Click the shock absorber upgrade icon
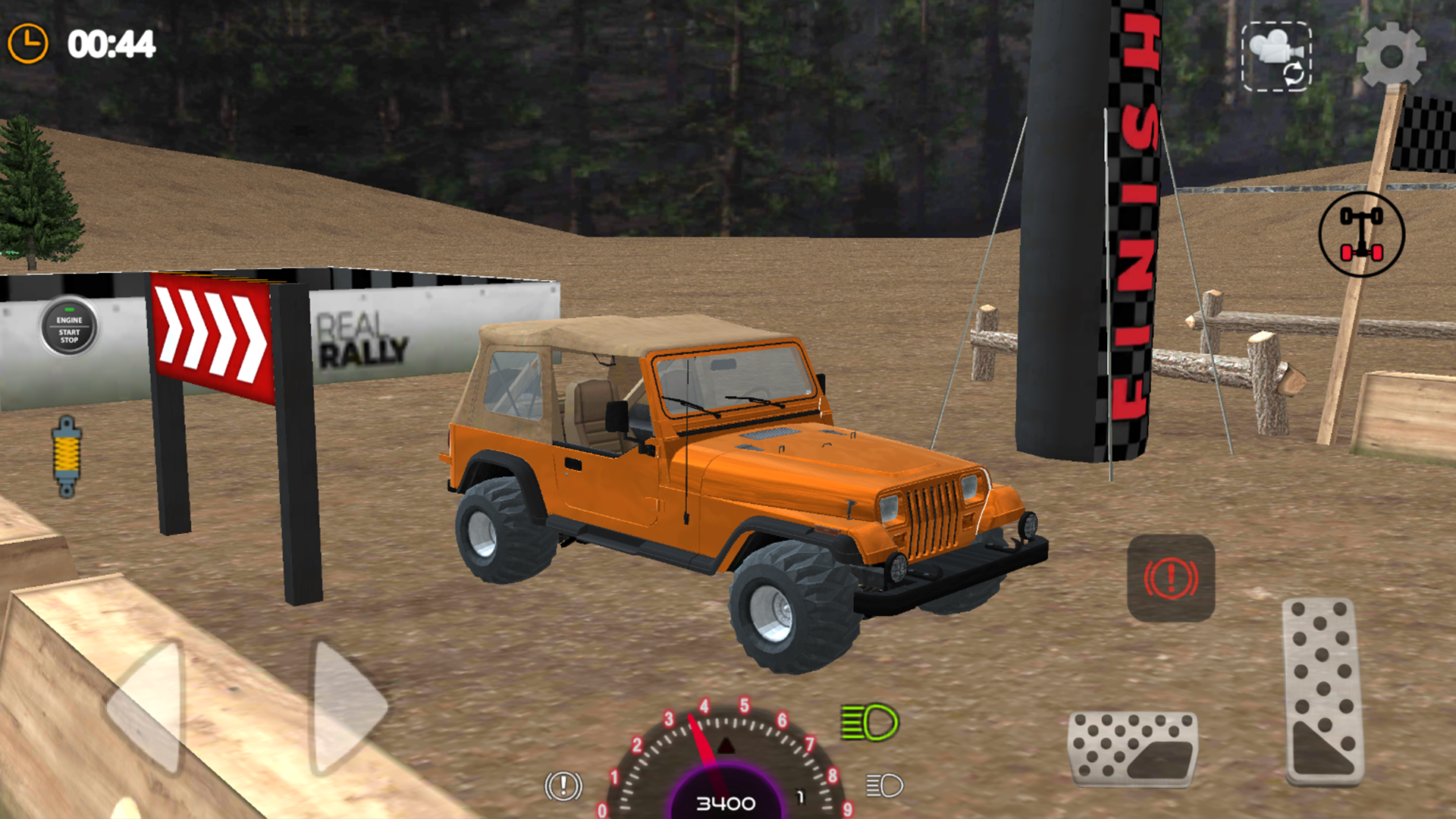Screen dimensions: 1456x819 [67, 455]
